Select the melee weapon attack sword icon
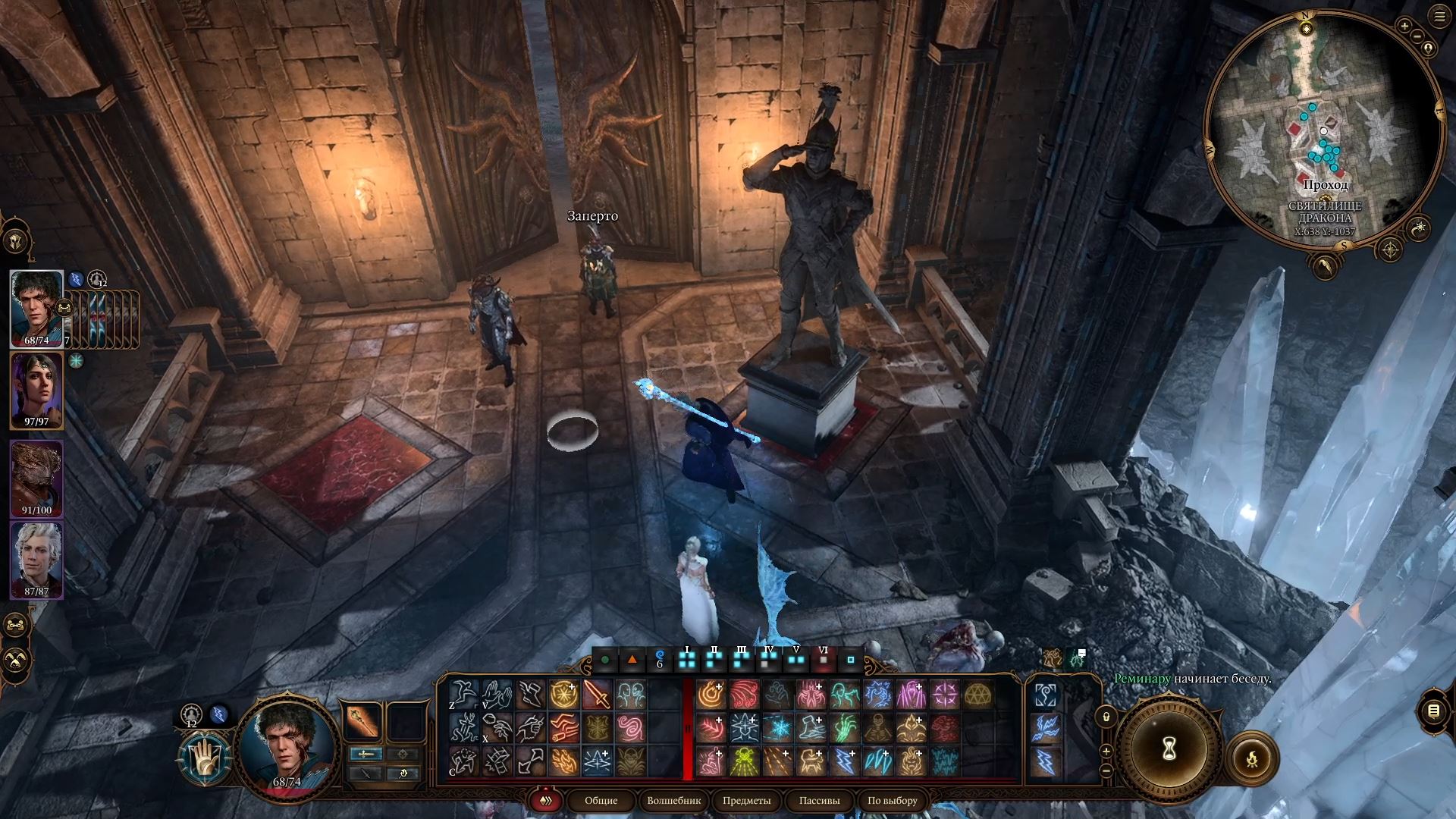 click(598, 695)
